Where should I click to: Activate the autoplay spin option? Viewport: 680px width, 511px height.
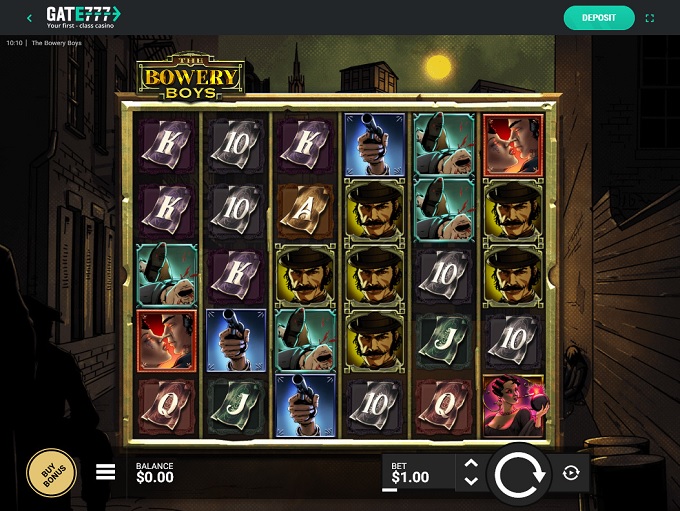[571, 473]
